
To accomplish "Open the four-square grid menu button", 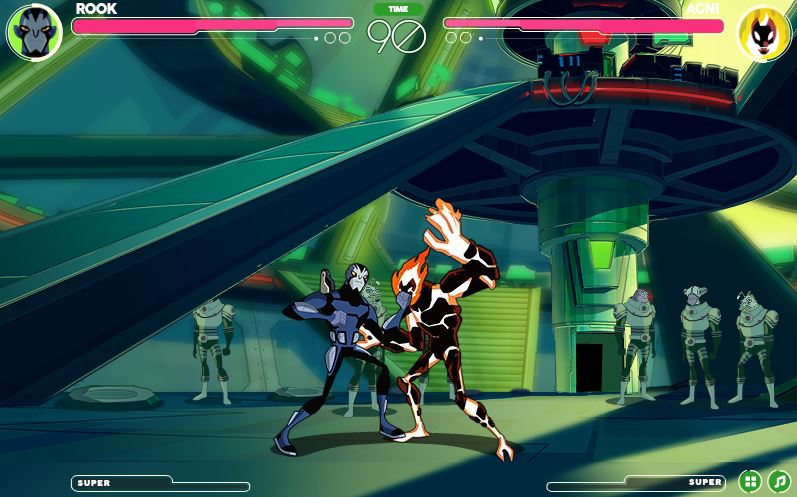I will click(x=750, y=481).
